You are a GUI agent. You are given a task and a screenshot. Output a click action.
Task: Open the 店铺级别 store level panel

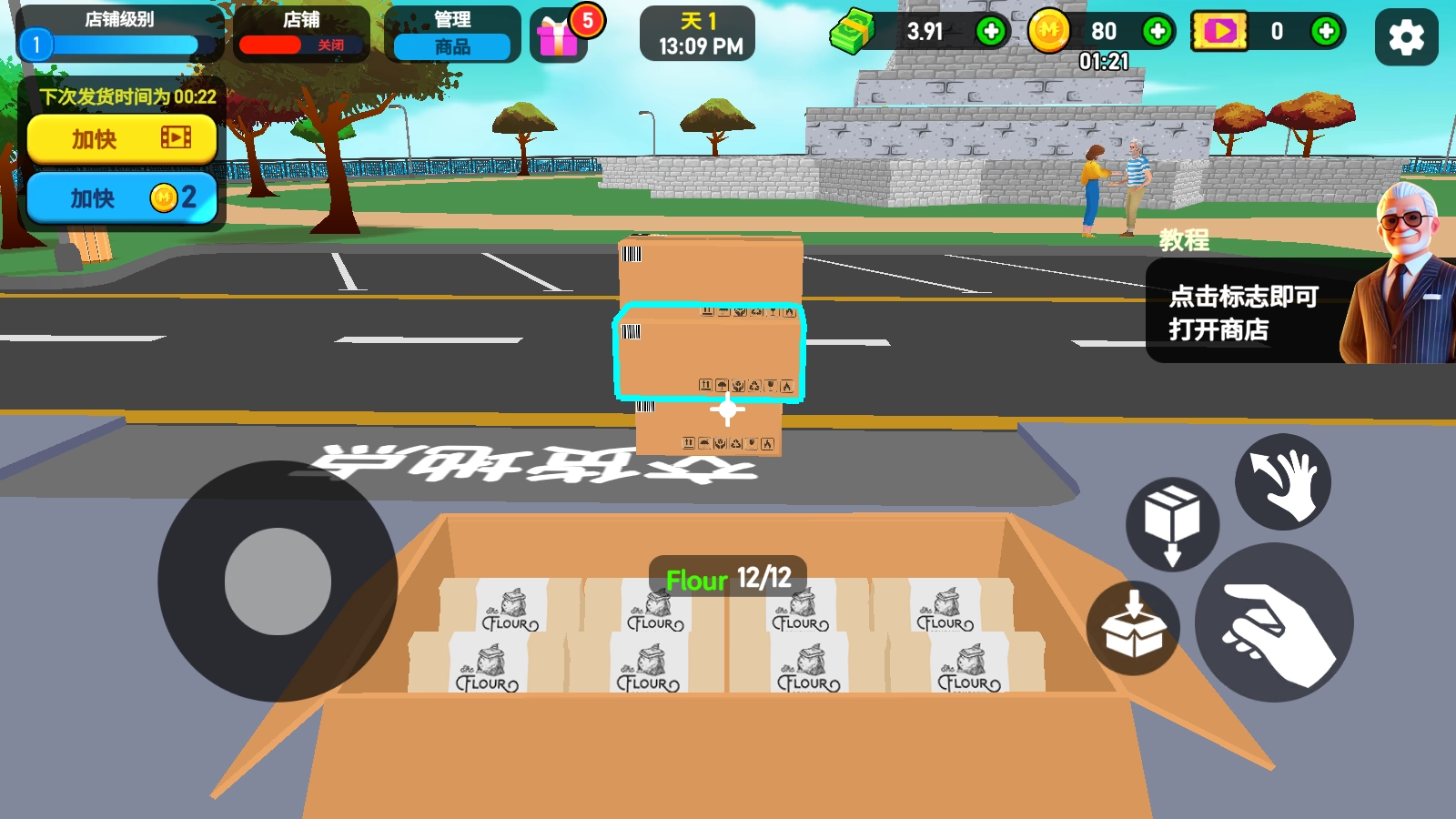119,35
